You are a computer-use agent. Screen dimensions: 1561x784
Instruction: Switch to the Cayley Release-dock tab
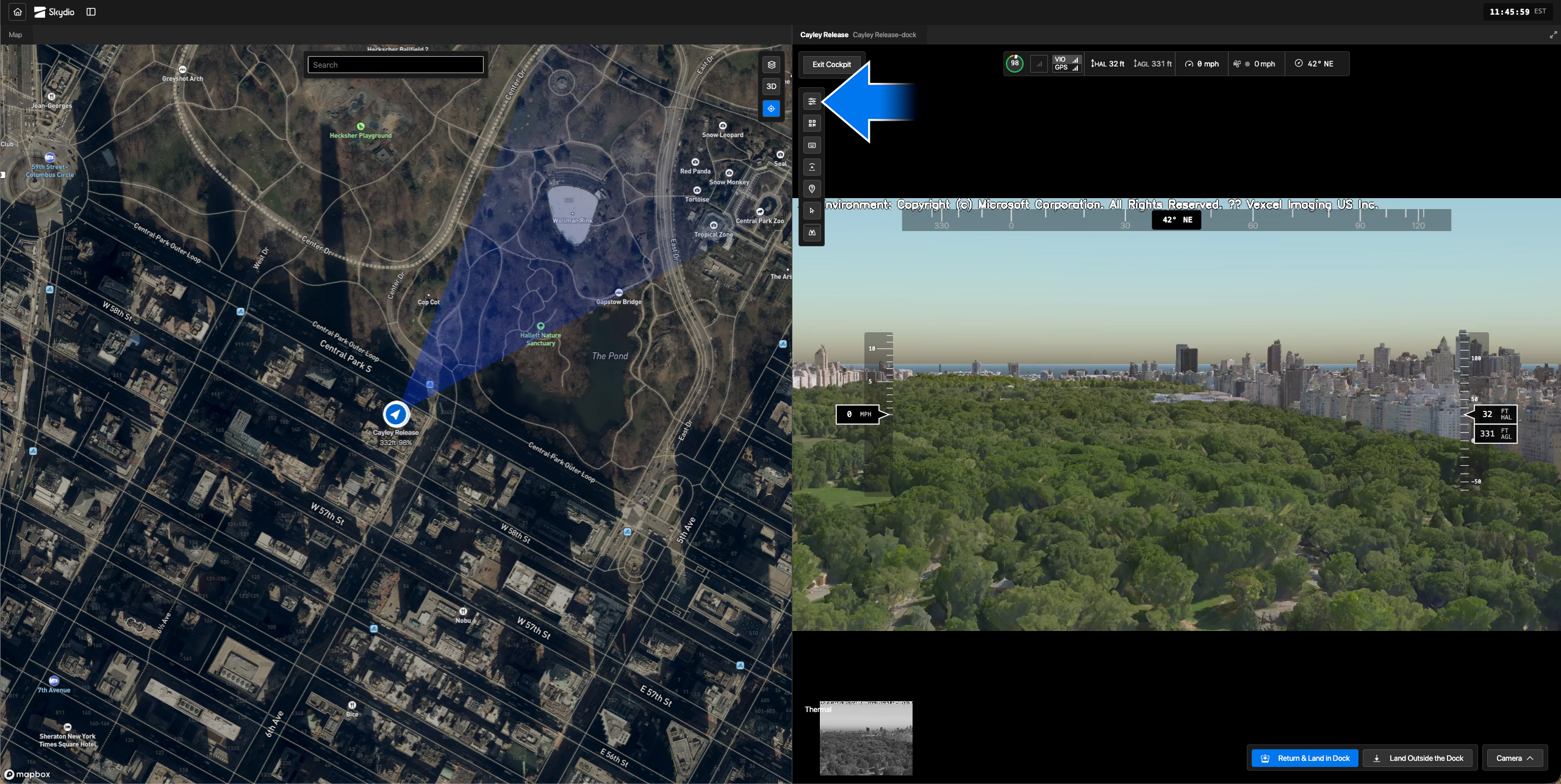point(884,35)
